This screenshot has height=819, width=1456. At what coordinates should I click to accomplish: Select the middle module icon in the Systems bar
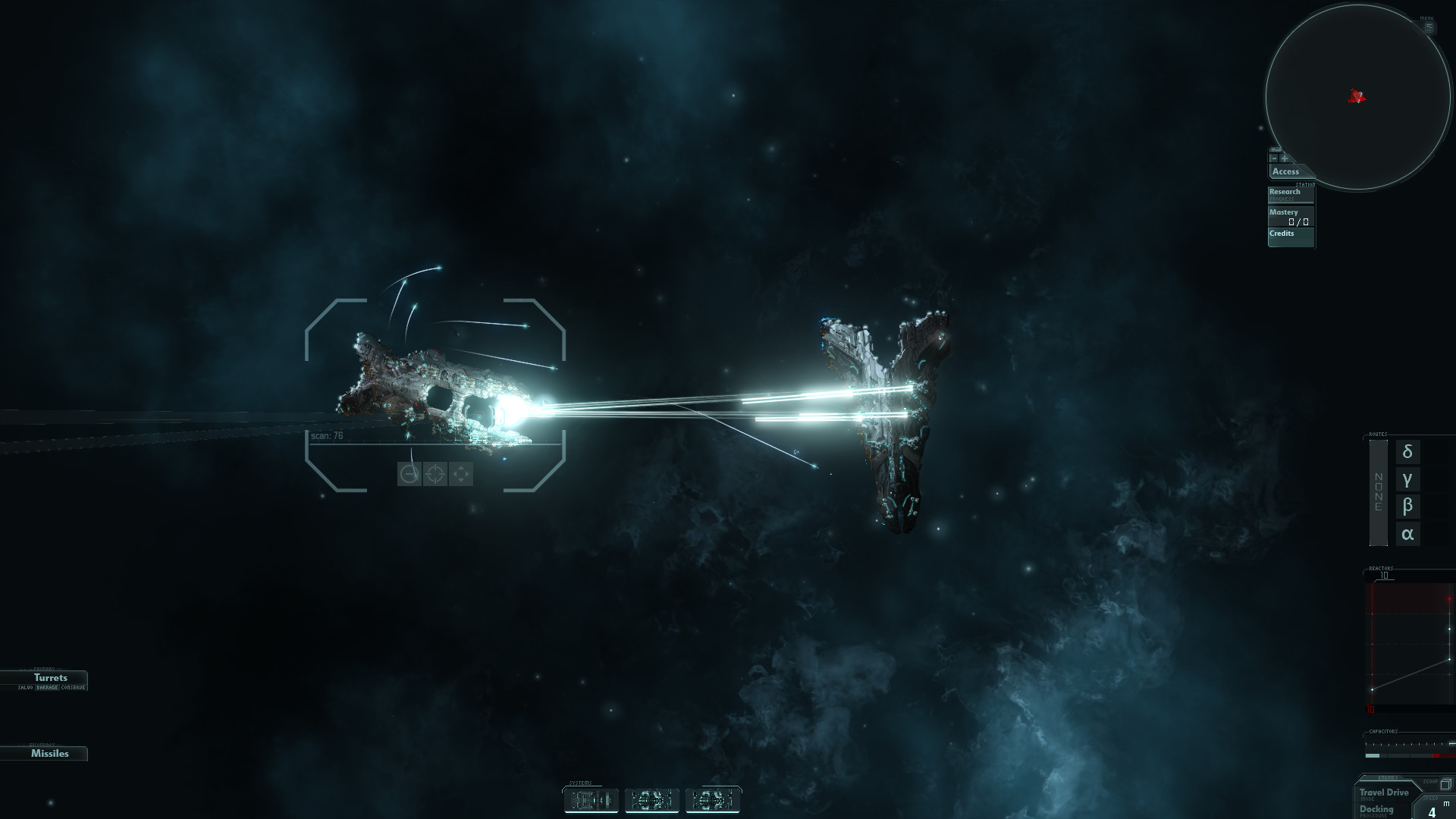click(x=652, y=801)
